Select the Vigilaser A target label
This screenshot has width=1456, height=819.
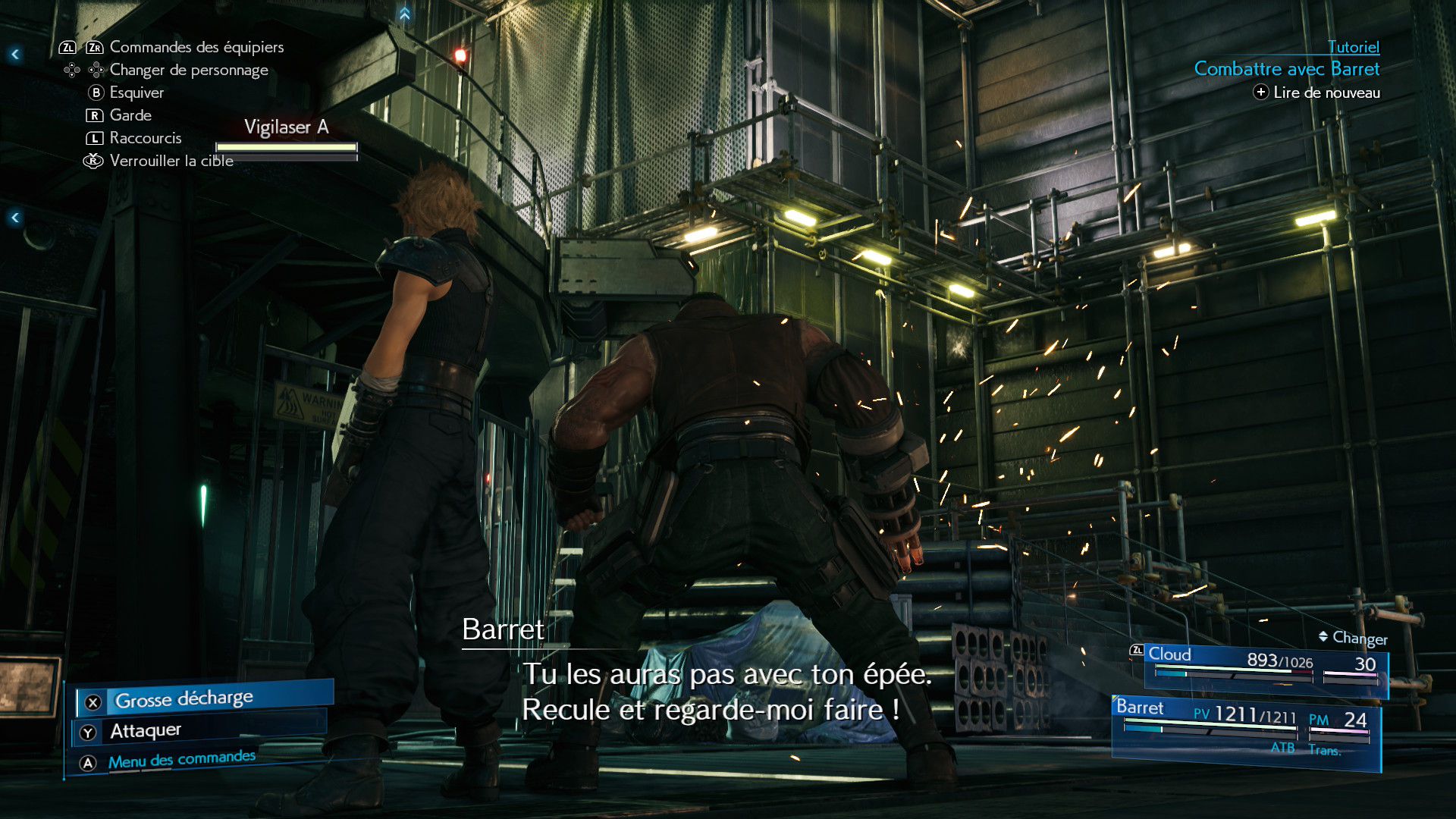click(x=286, y=127)
